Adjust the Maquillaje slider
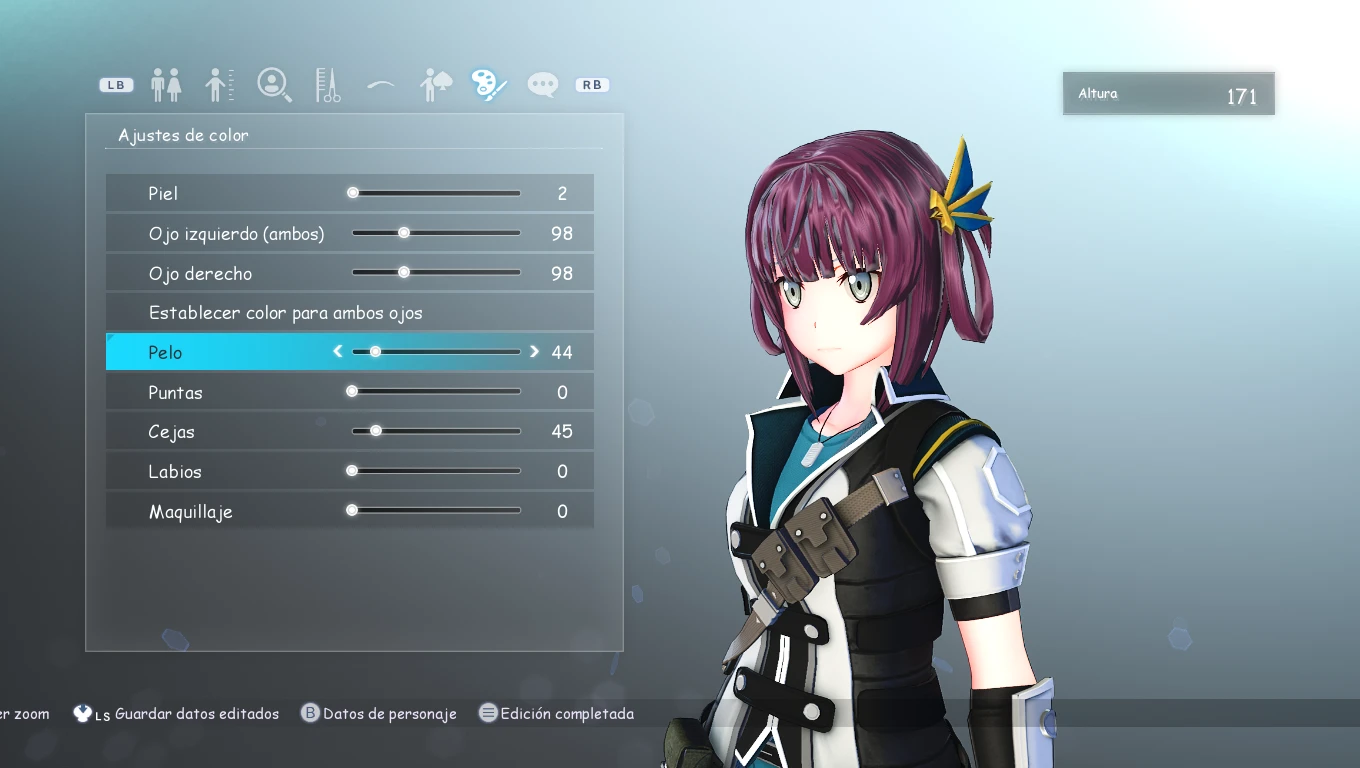Viewport: 1360px width, 768px height. pyautogui.click(x=436, y=511)
